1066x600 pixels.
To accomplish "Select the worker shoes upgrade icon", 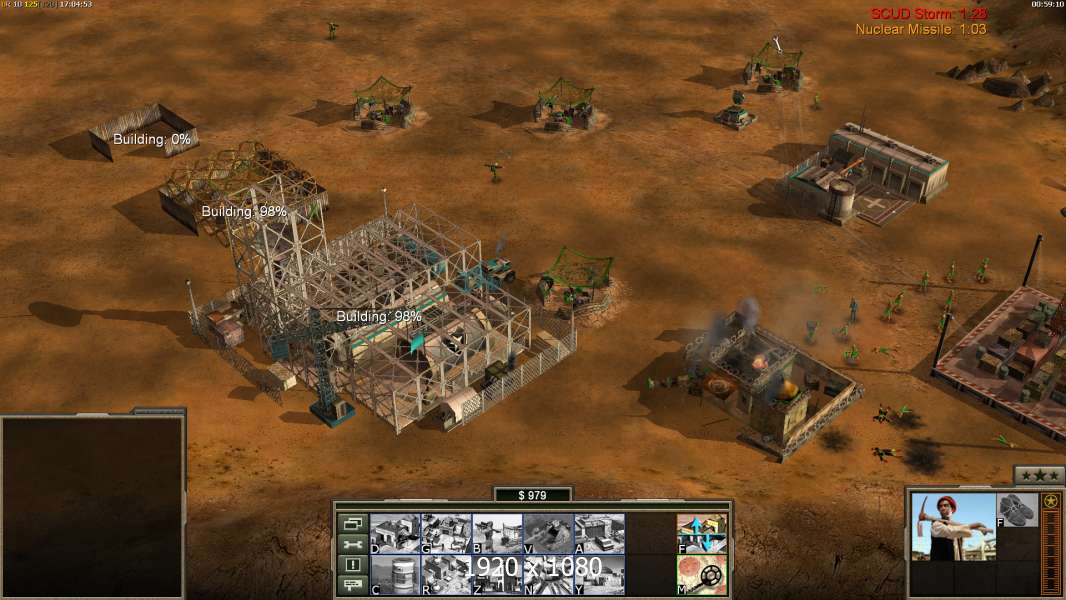I will (x=1019, y=510).
